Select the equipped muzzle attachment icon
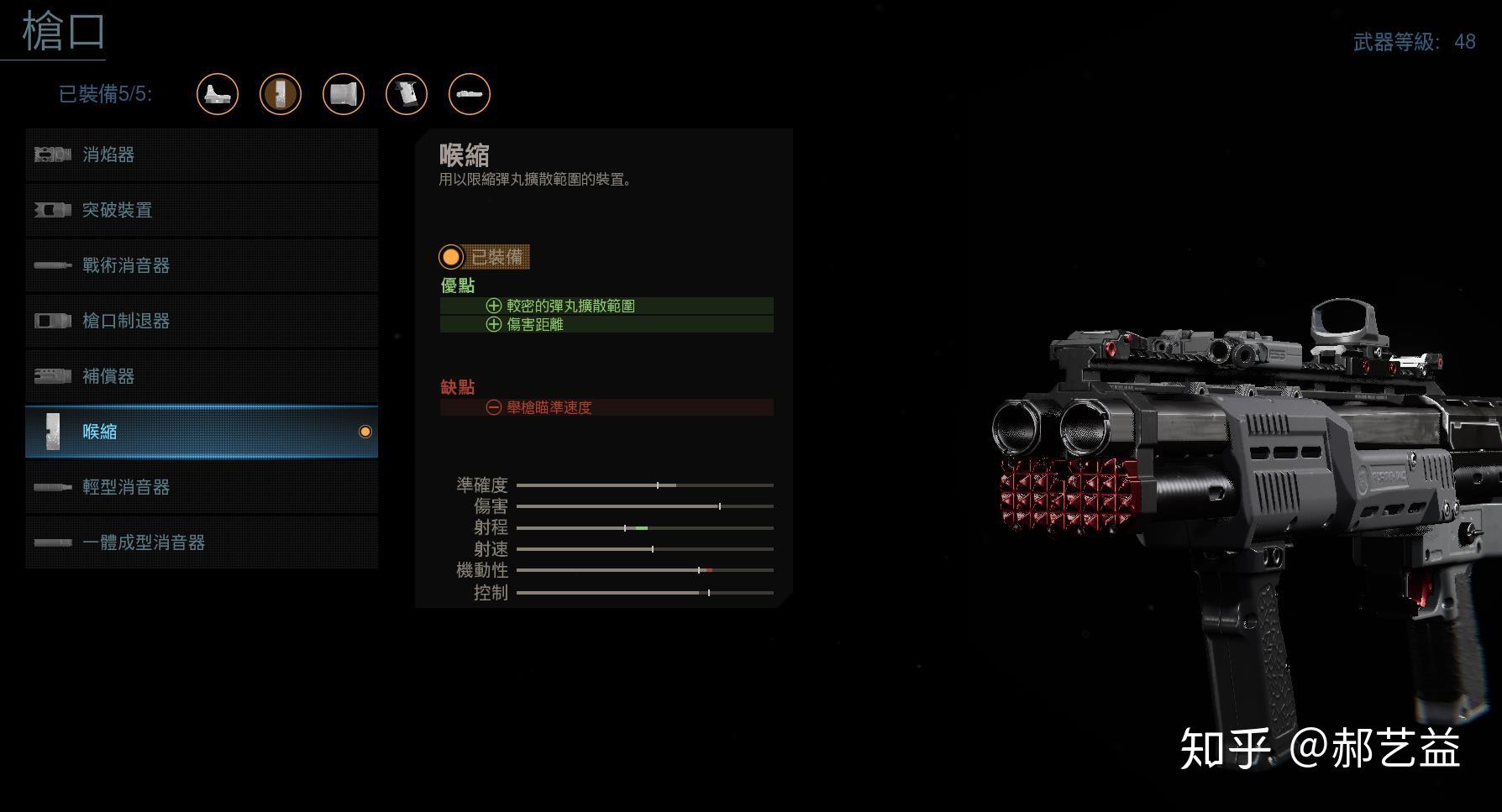Viewport: 1502px width, 812px height. [280, 94]
